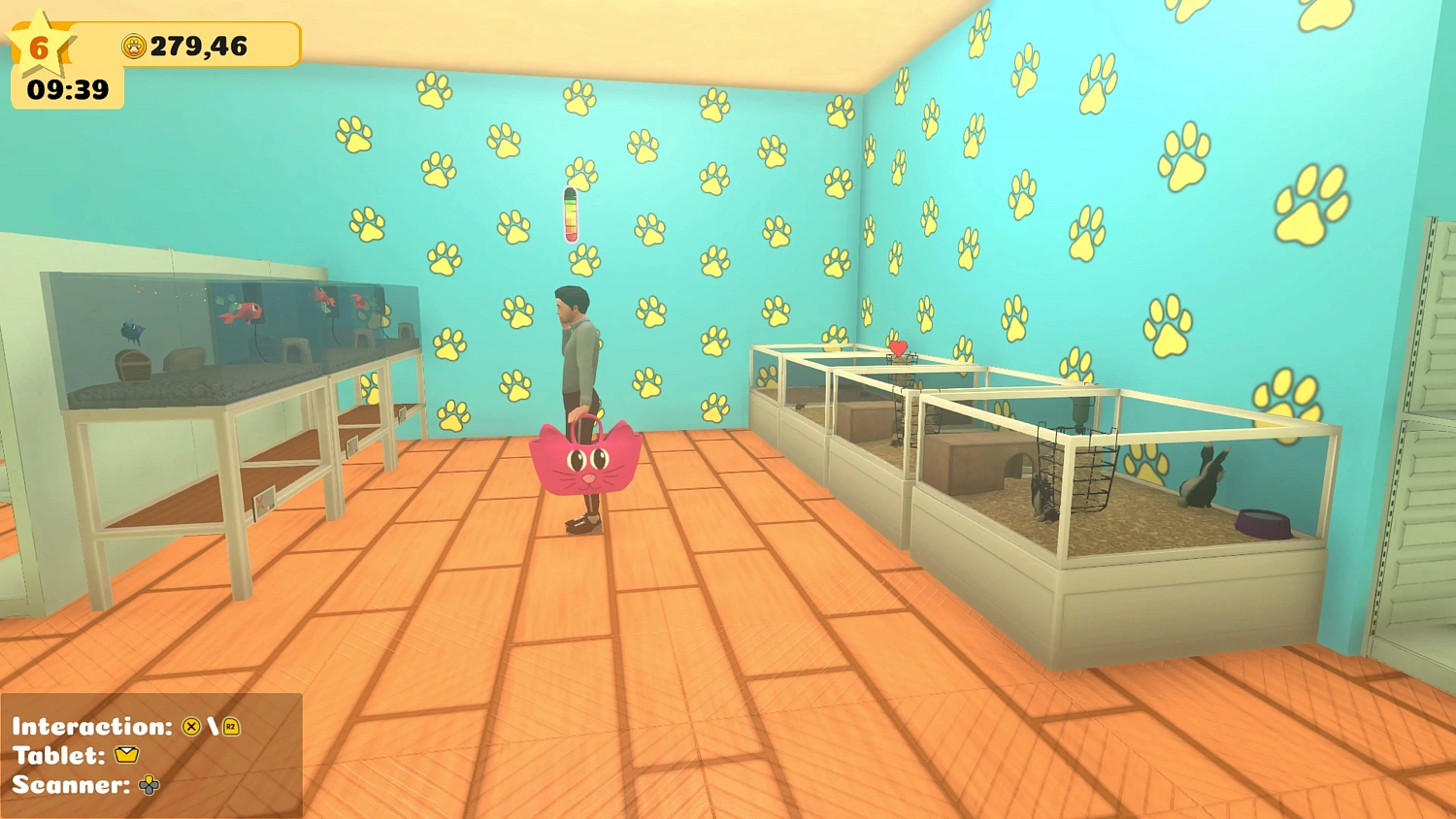Click the X interaction button prompt

[x=190, y=727]
